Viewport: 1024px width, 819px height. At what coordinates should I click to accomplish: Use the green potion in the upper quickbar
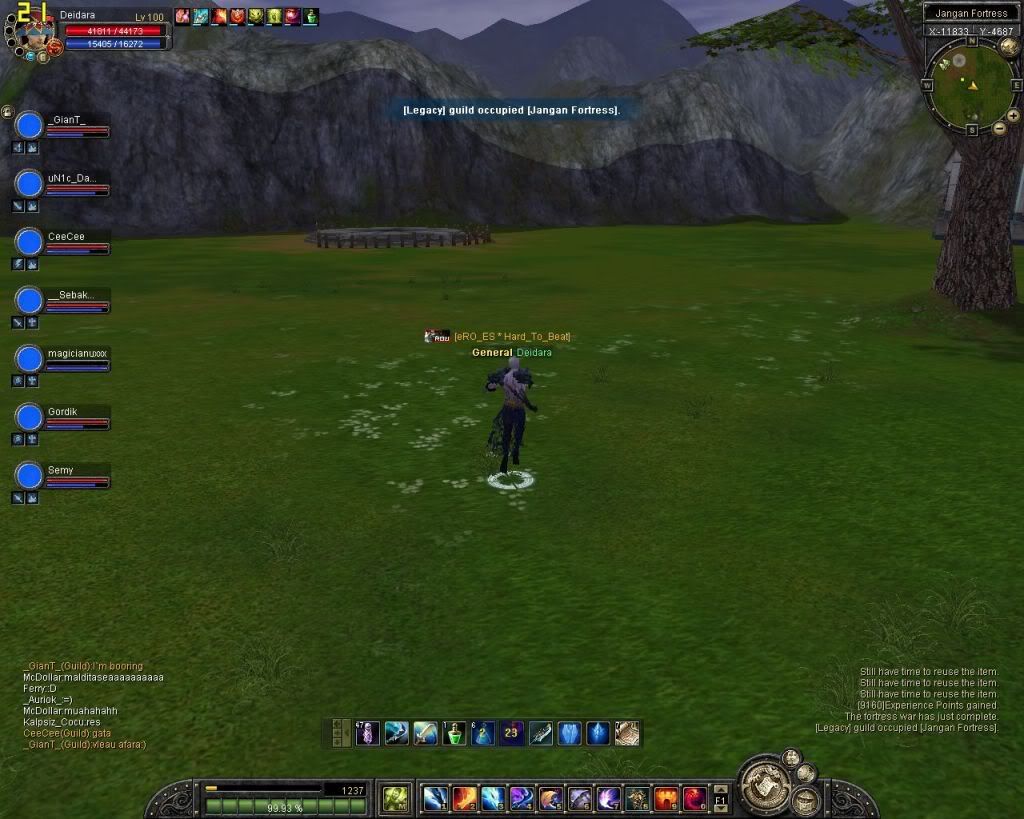point(454,733)
